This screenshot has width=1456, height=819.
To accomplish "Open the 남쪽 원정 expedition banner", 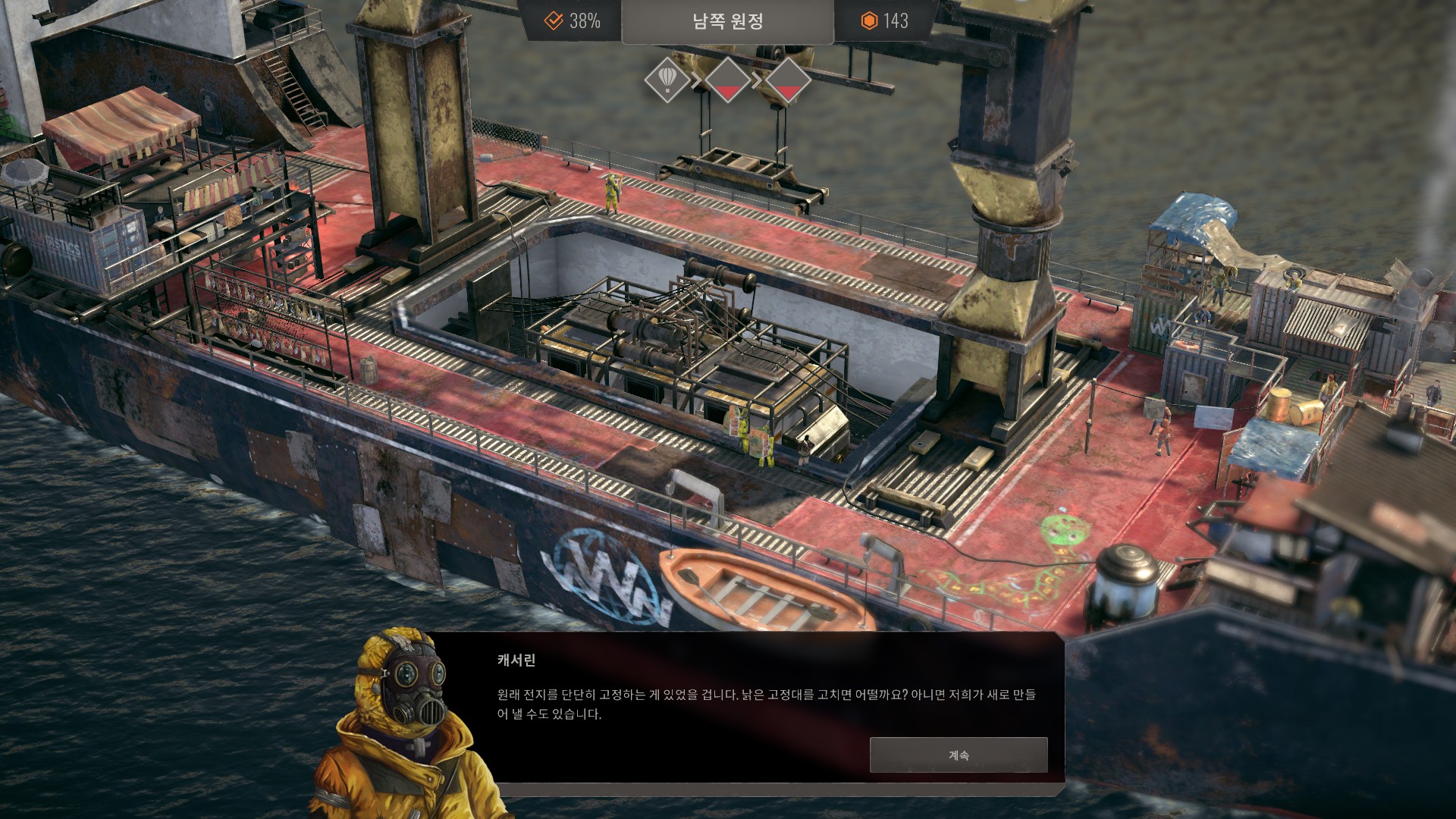I will pyautogui.click(x=727, y=21).
